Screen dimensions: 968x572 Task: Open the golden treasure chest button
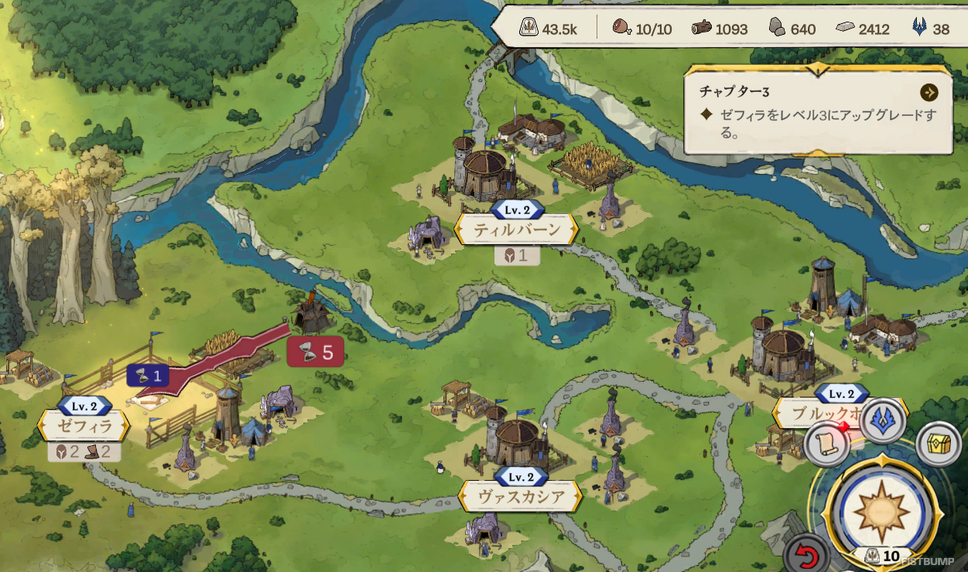[x=938, y=443]
